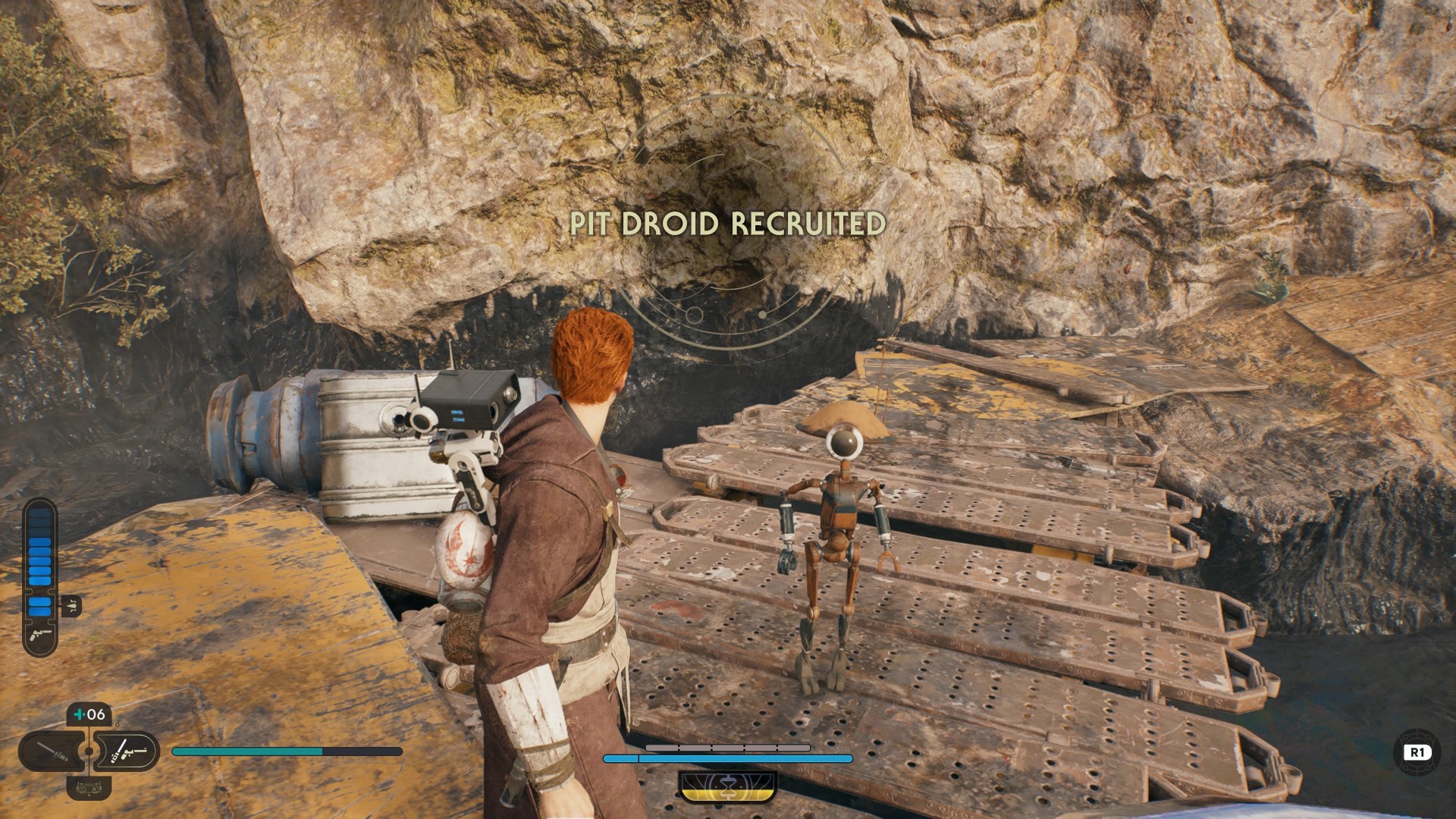Click the mount creature icon beside the Force gauge
Screen dimensions: 1456x819
click(x=71, y=605)
